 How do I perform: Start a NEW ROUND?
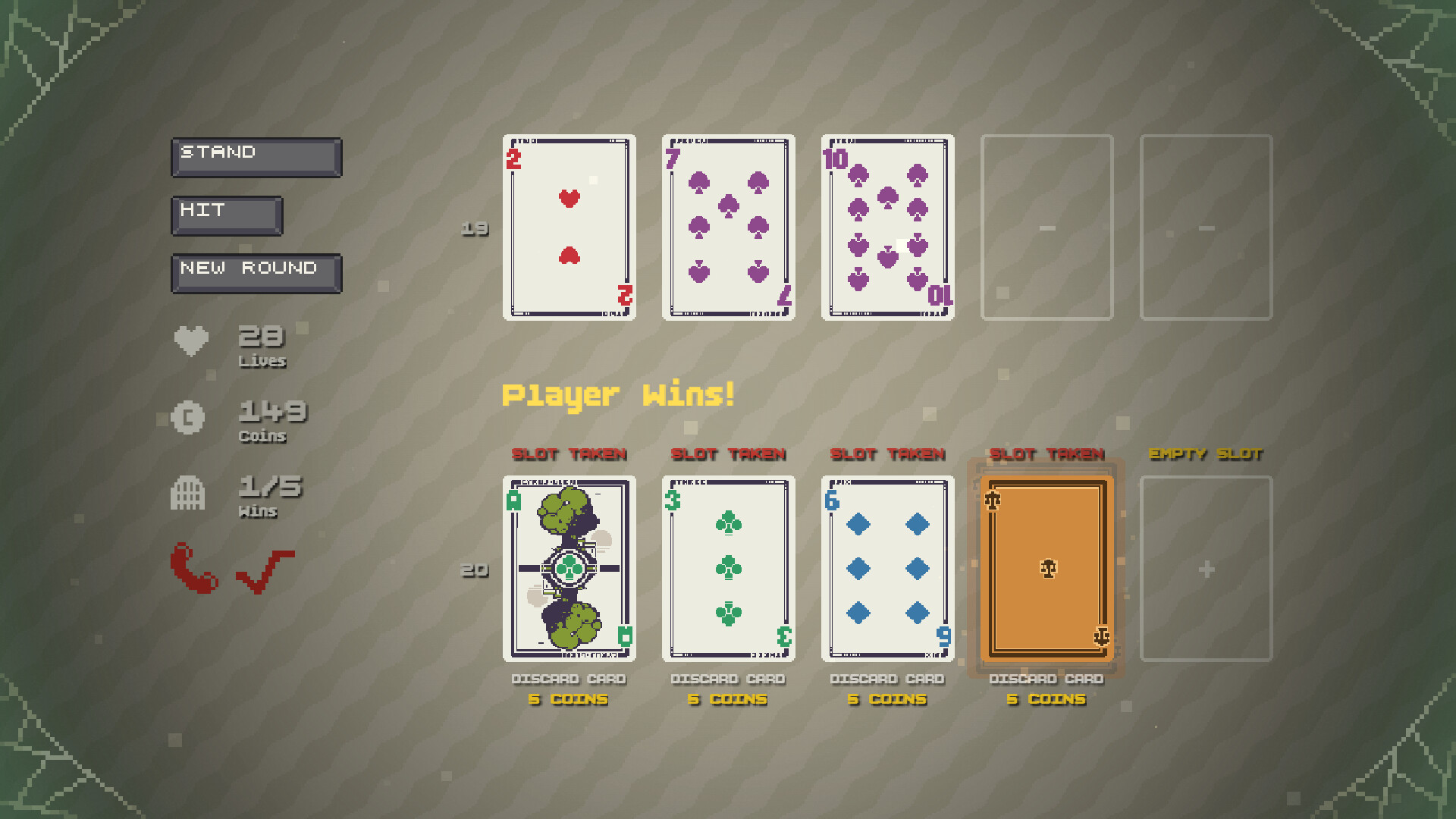point(256,271)
